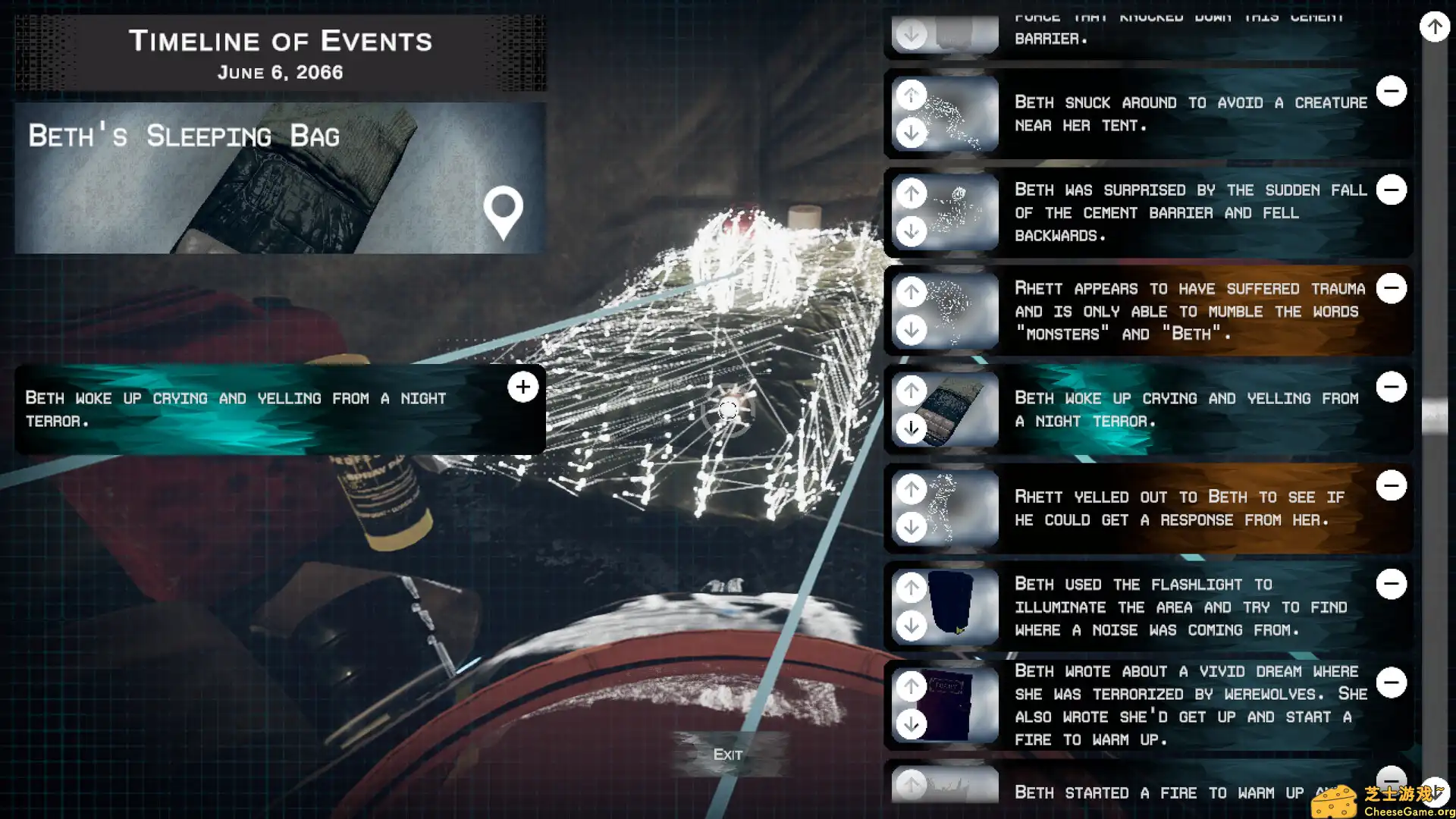
Task: Remove Rhett's trauma entry from the timeline
Action: coord(1392,288)
